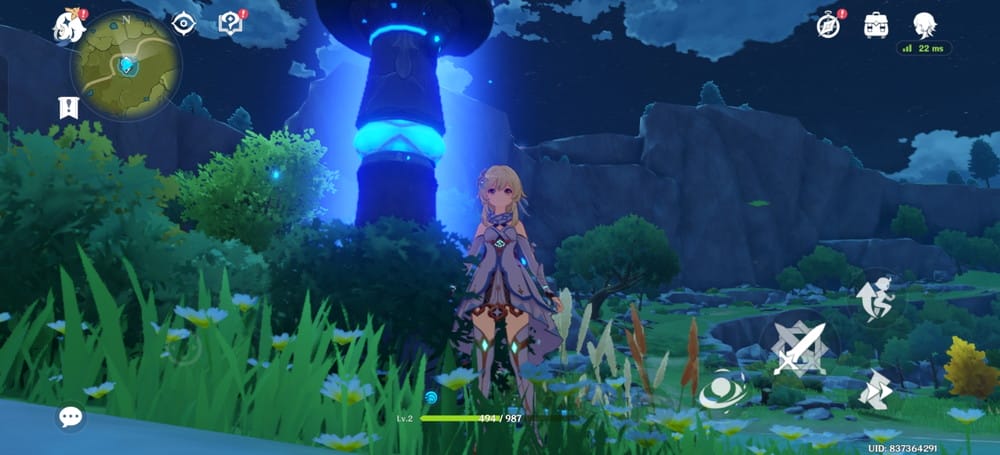
Task: Open the backpack inventory
Action: (877, 24)
